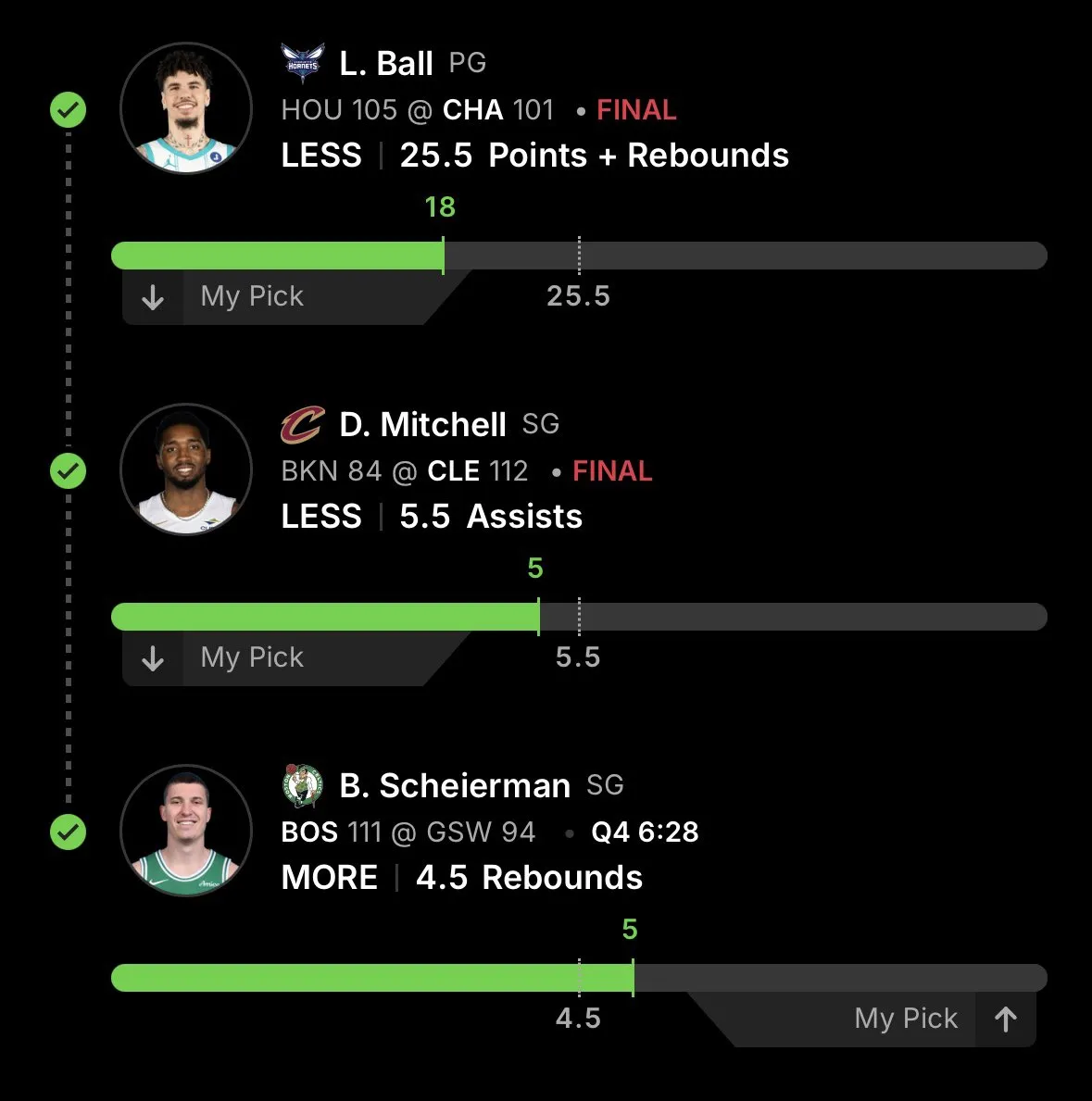This screenshot has width=1092, height=1101.
Task: Click the green checkmark beside B. Scheierman
Action: 68,832
